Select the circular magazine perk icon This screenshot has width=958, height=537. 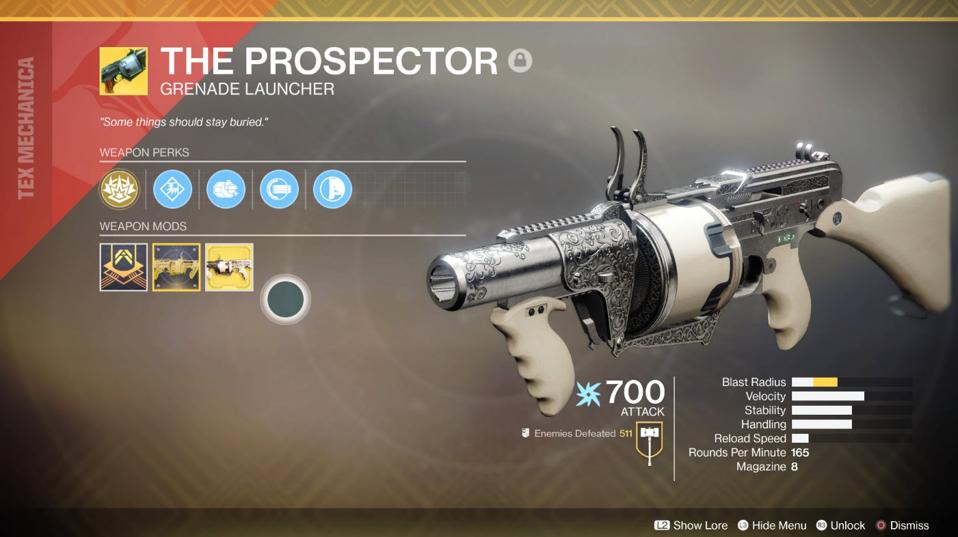point(279,189)
